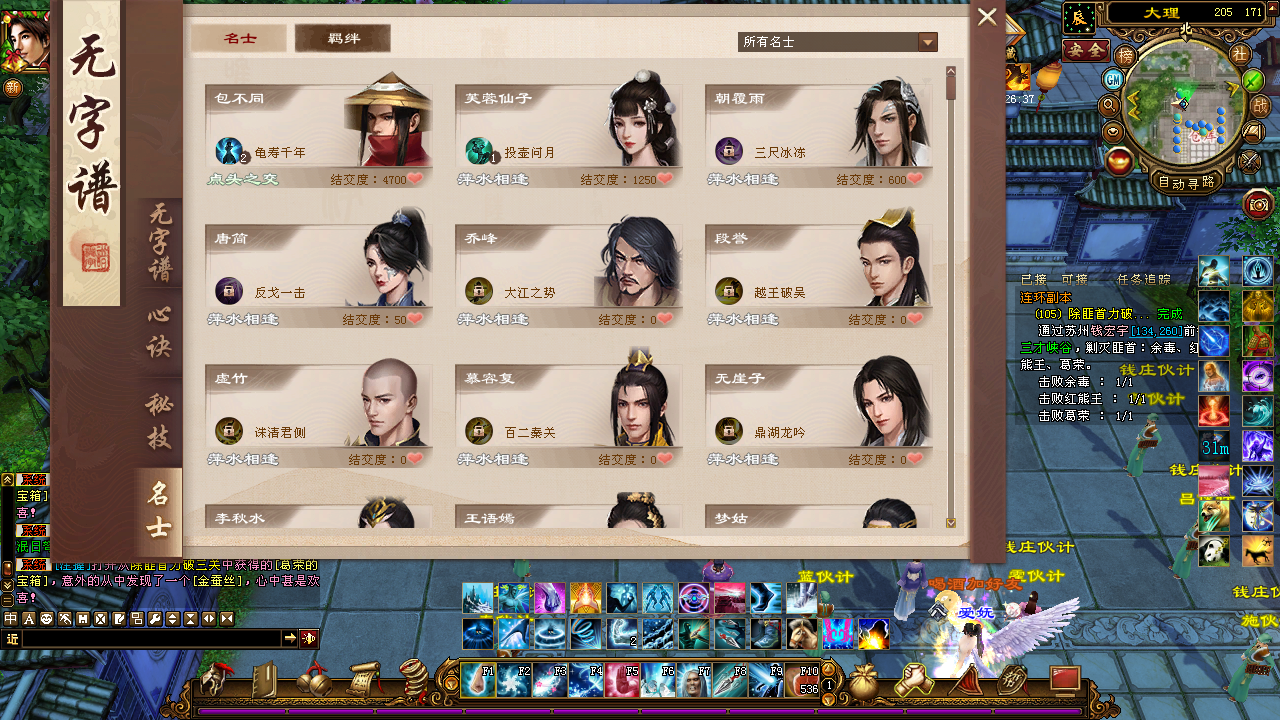Close the 无字谱 panel
1280x720 pixels.
click(x=987, y=17)
